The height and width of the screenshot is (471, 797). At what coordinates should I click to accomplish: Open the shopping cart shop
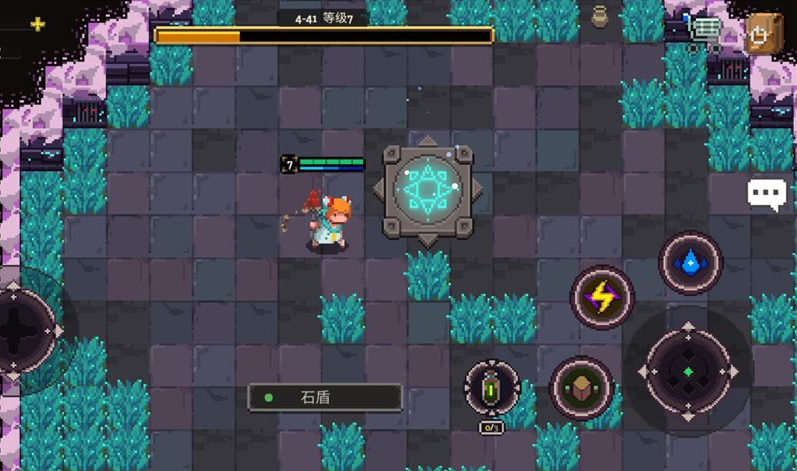[705, 33]
